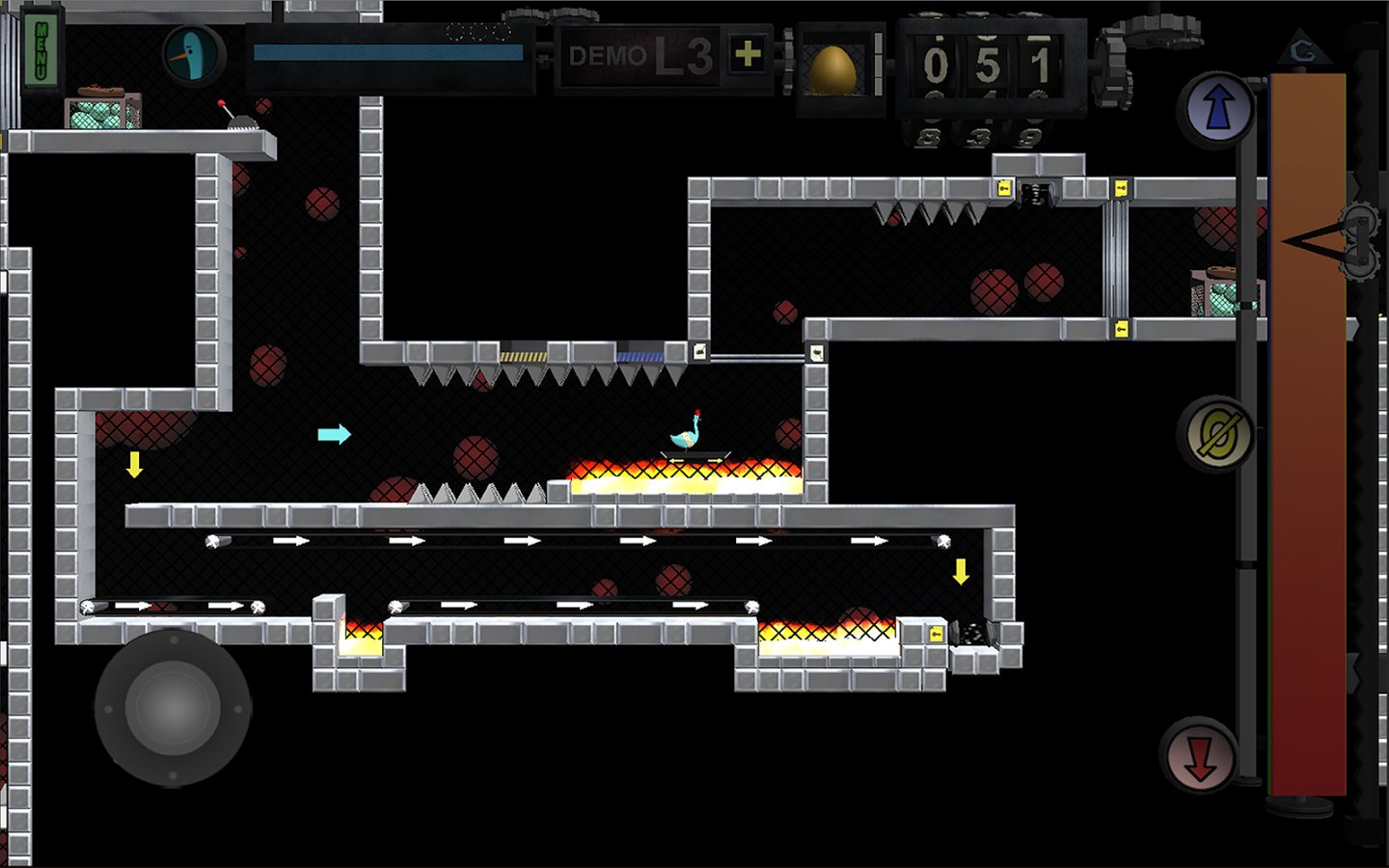Click the orange vertical gauge bar

1307,434
